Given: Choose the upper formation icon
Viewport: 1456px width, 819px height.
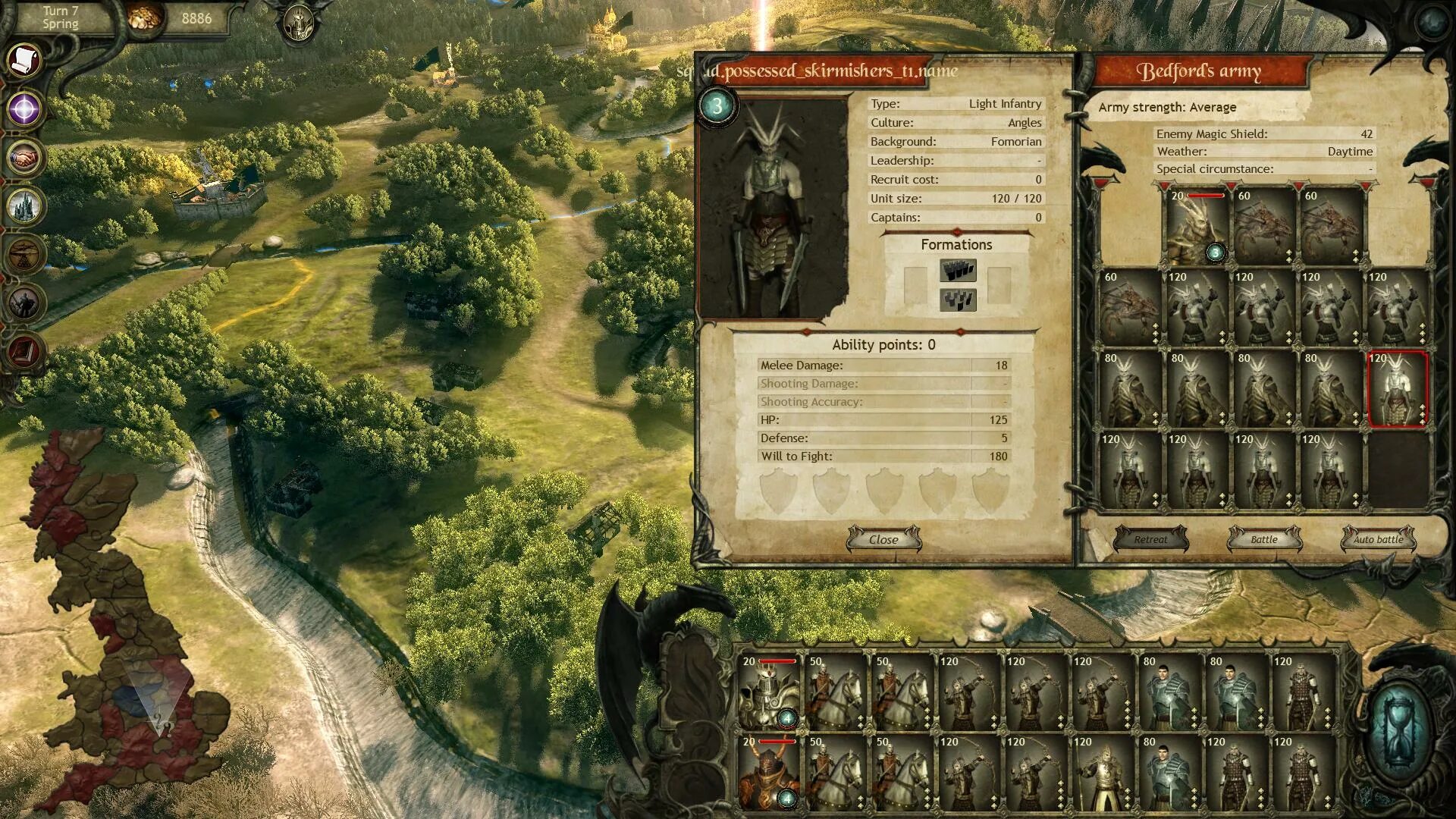Looking at the screenshot, I should [x=957, y=271].
